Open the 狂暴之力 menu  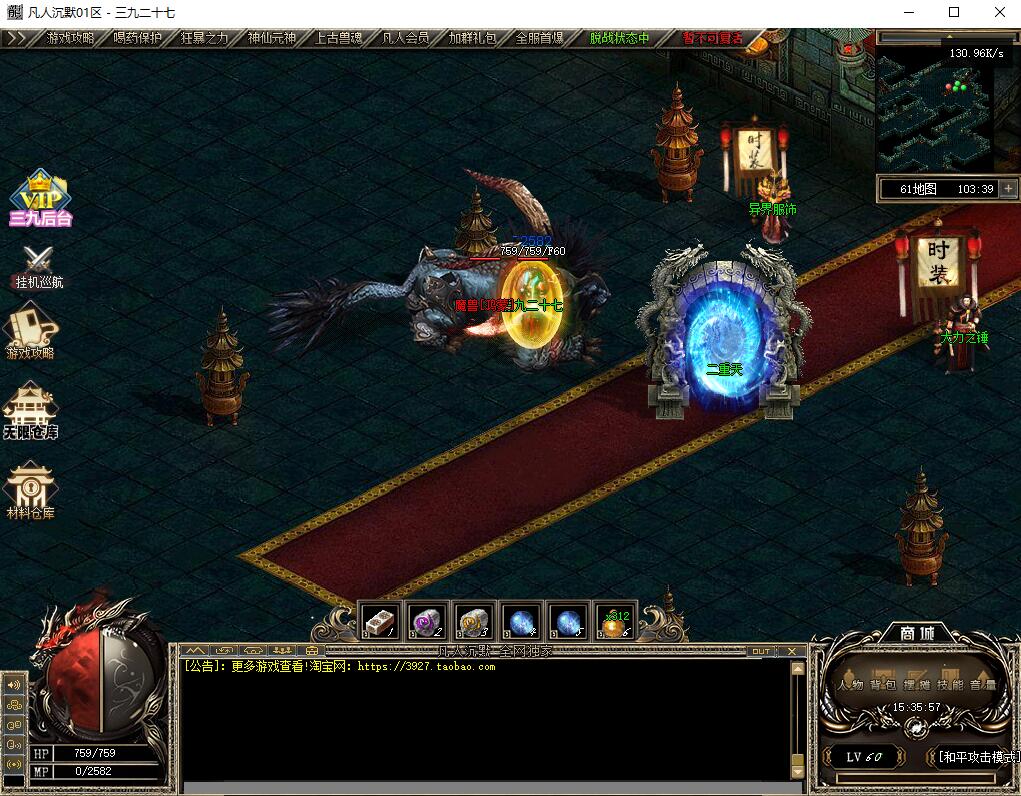pyautogui.click(x=204, y=38)
